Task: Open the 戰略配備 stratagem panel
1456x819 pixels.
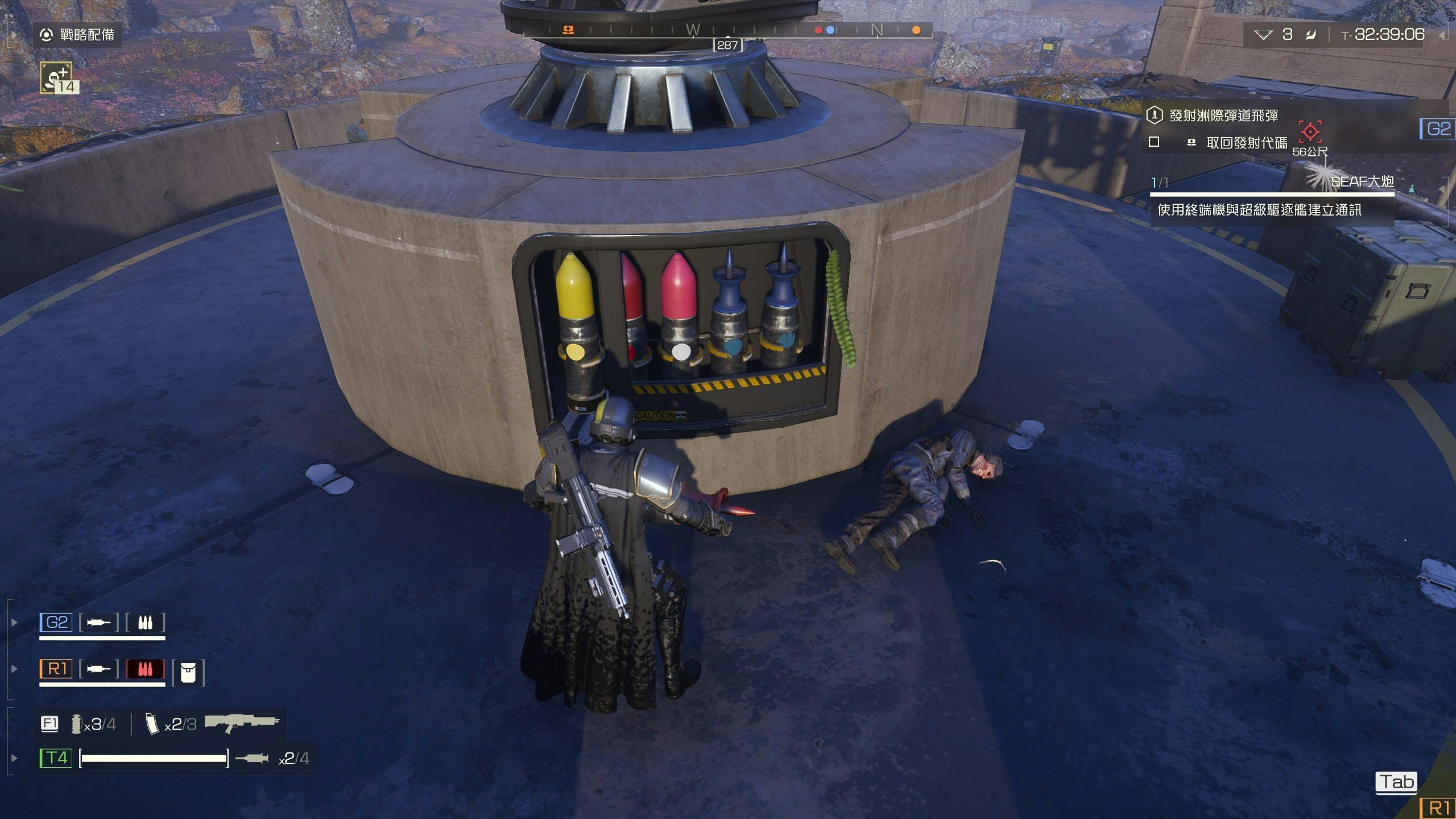Action: [x=77, y=35]
